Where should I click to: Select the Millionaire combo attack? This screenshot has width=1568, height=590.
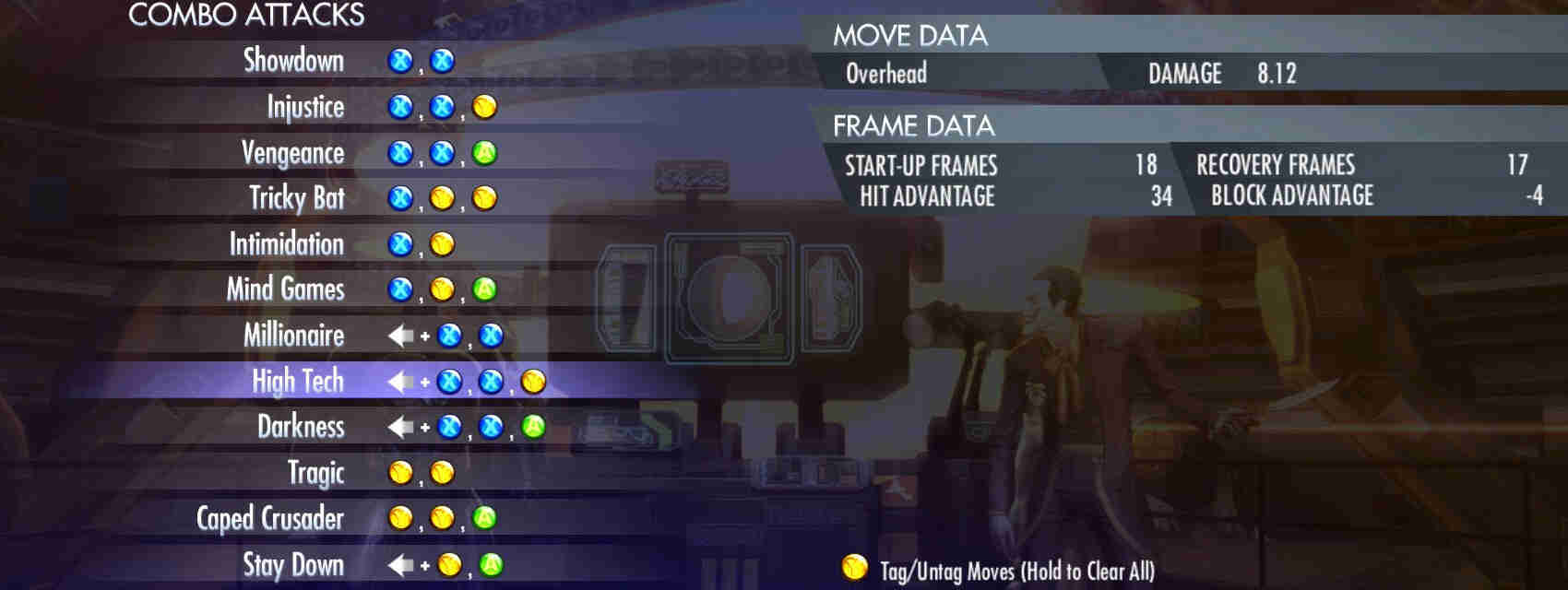click(293, 336)
